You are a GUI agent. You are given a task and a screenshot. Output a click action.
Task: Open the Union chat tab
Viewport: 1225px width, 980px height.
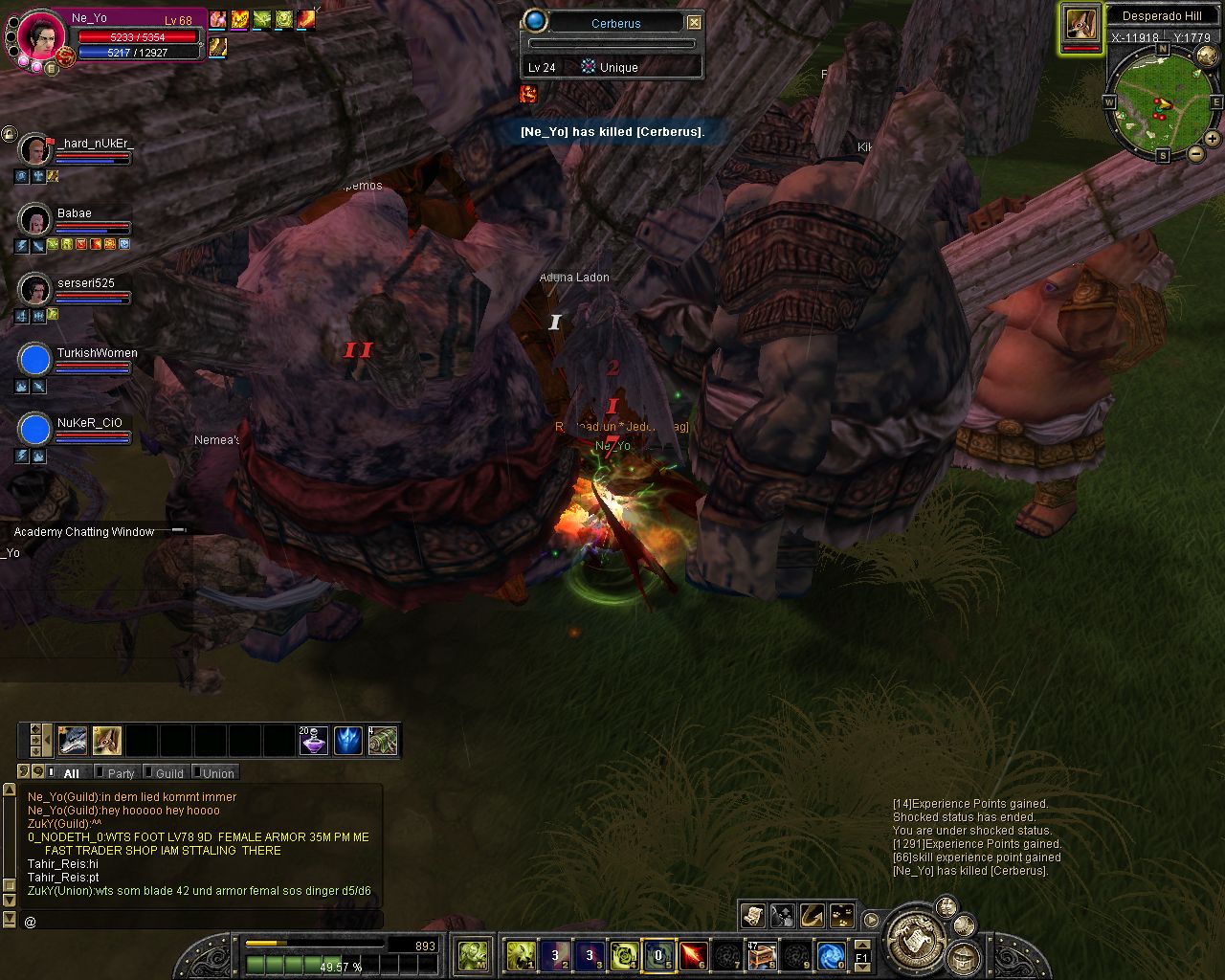tap(218, 773)
